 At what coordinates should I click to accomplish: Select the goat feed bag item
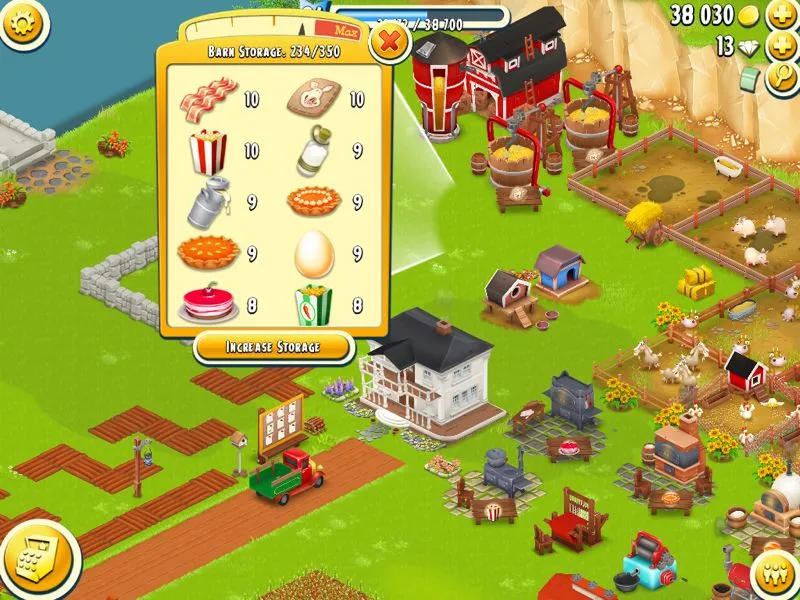point(314,99)
